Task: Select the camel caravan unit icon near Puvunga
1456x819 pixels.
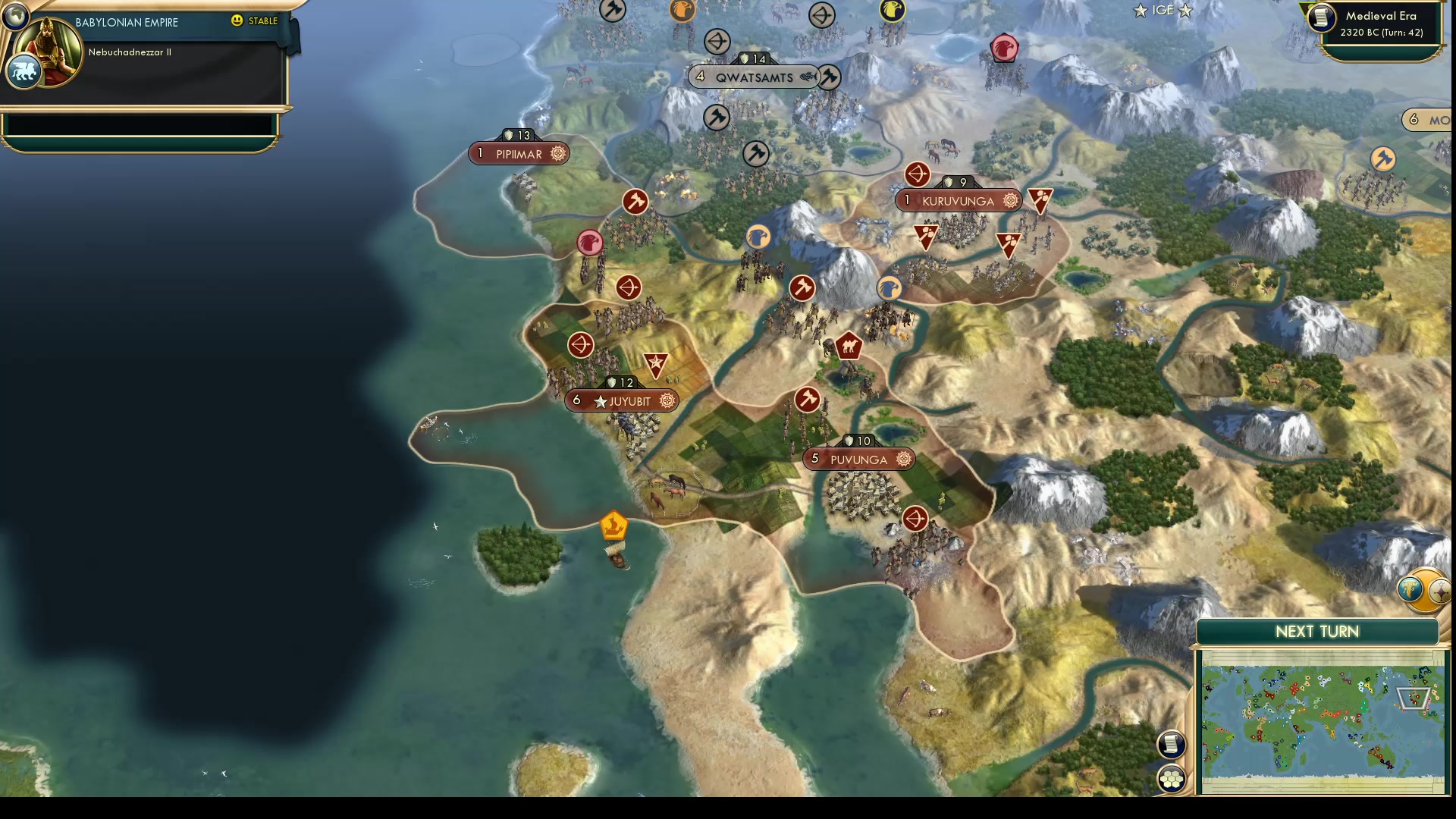Action: [849, 346]
